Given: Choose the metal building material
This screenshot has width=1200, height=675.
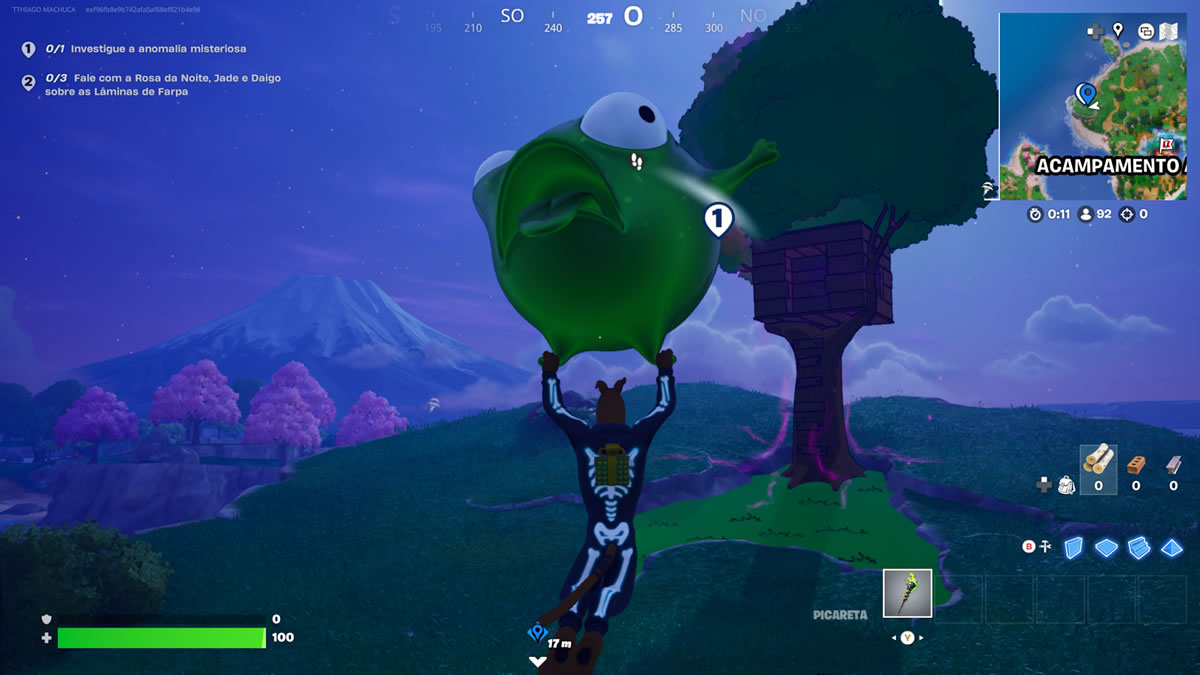Looking at the screenshot, I should pyautogui.click(x=1172, y=465).
